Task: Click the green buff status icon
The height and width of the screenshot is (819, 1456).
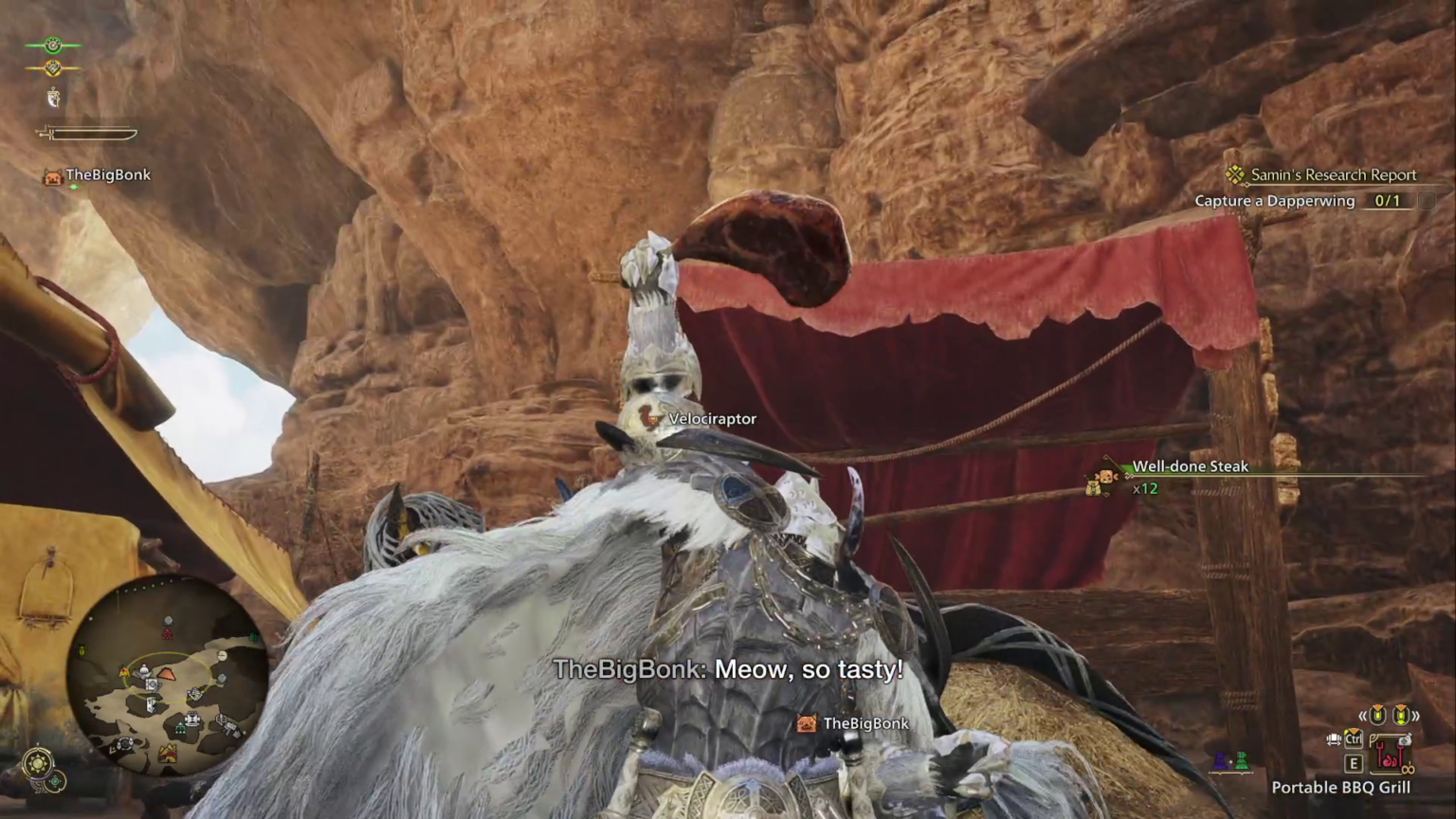Action: tap(53, 45)
